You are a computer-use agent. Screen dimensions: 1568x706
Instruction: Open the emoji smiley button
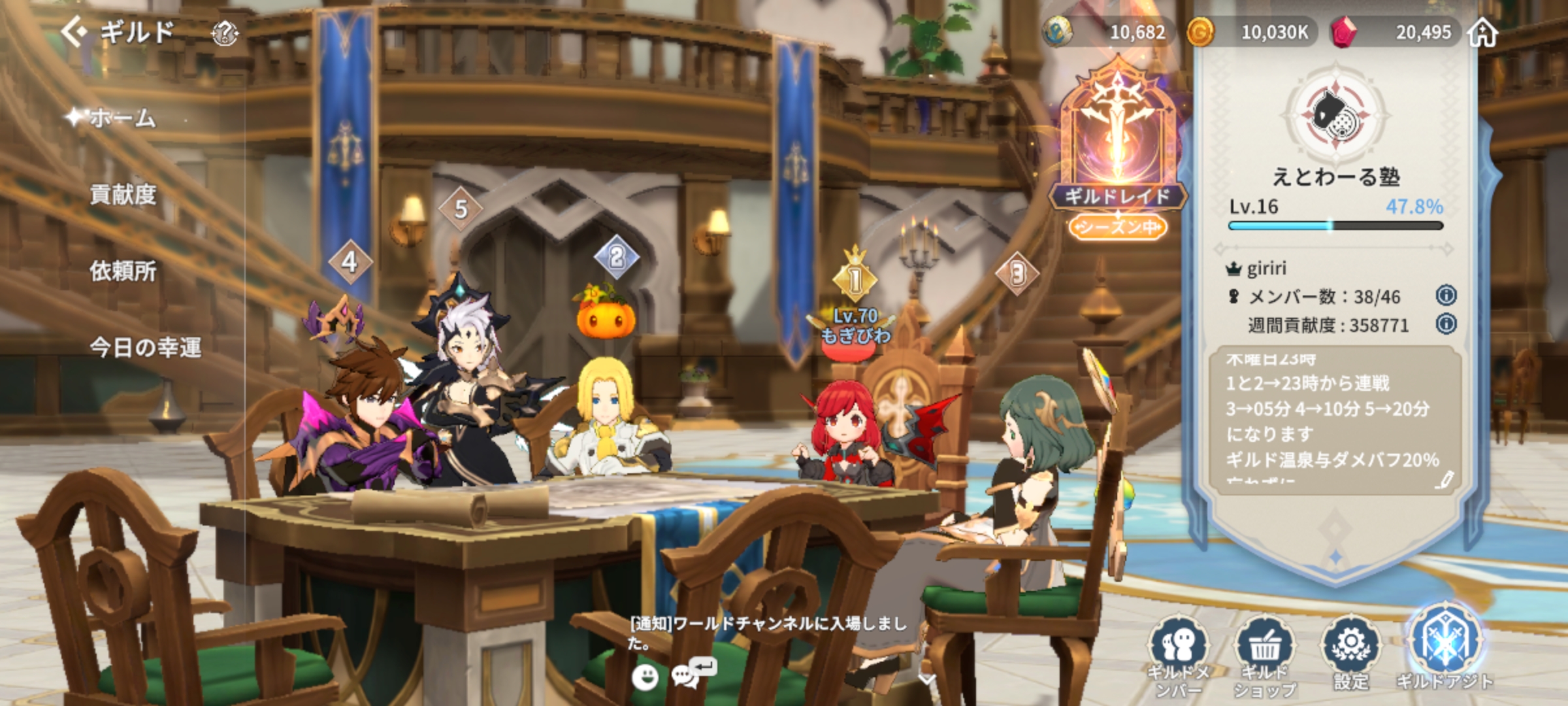pos(645,677)
